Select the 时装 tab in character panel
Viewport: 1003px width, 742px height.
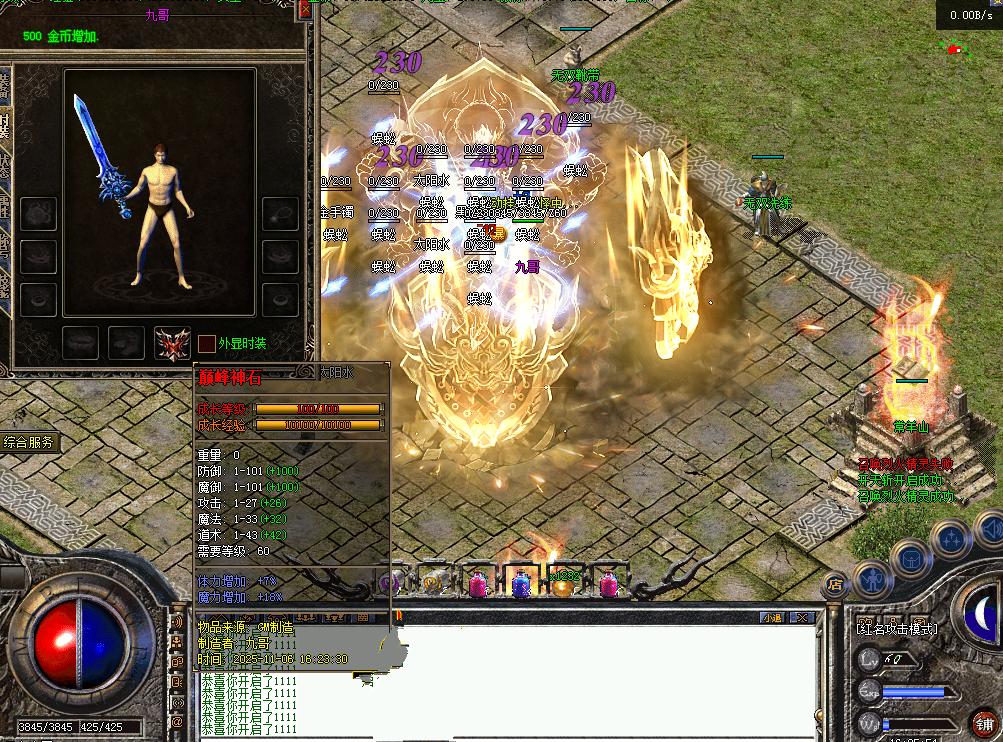[x=5, y=122]
